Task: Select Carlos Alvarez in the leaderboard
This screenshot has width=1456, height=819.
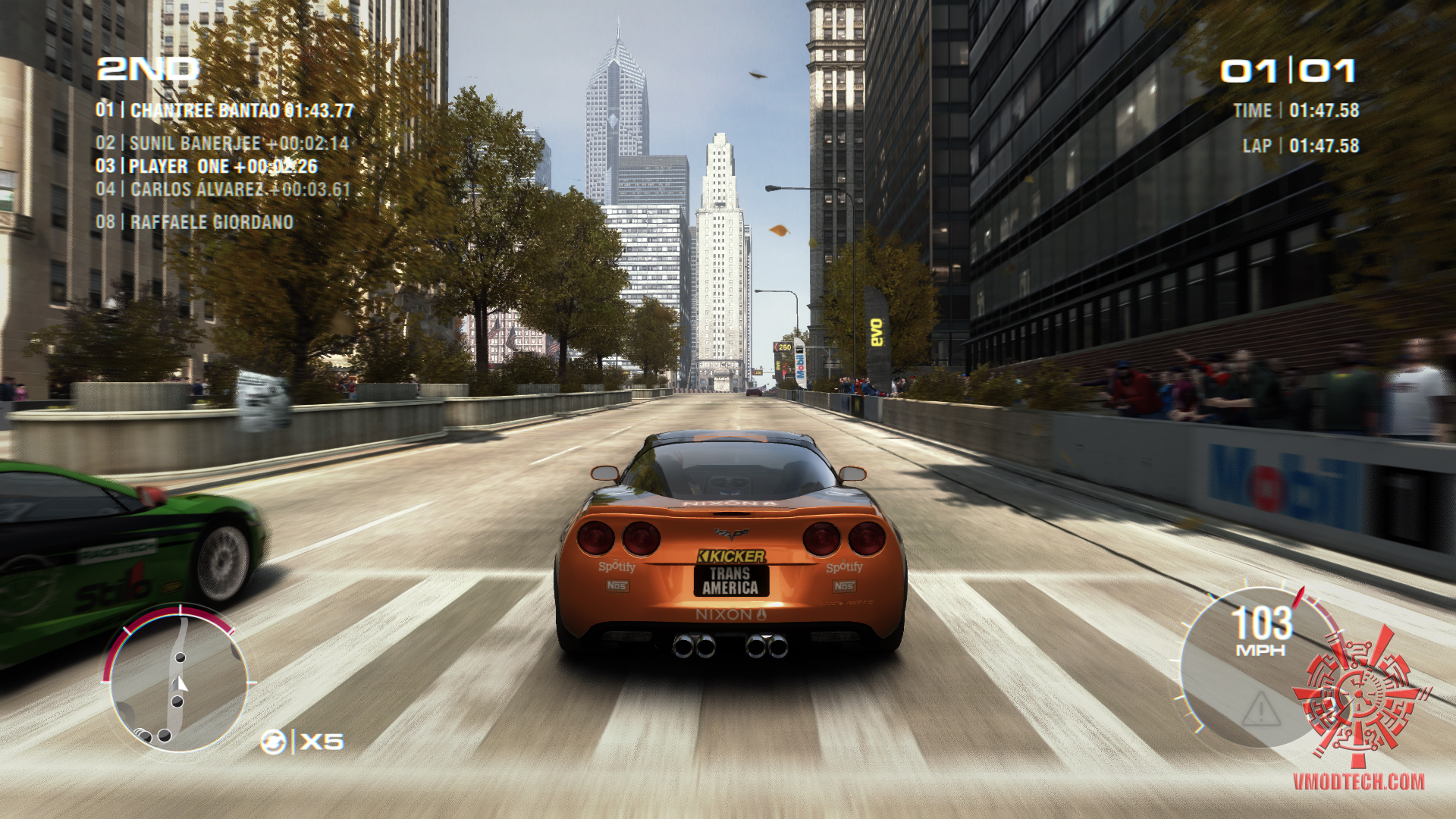Action: coord(223,189)
